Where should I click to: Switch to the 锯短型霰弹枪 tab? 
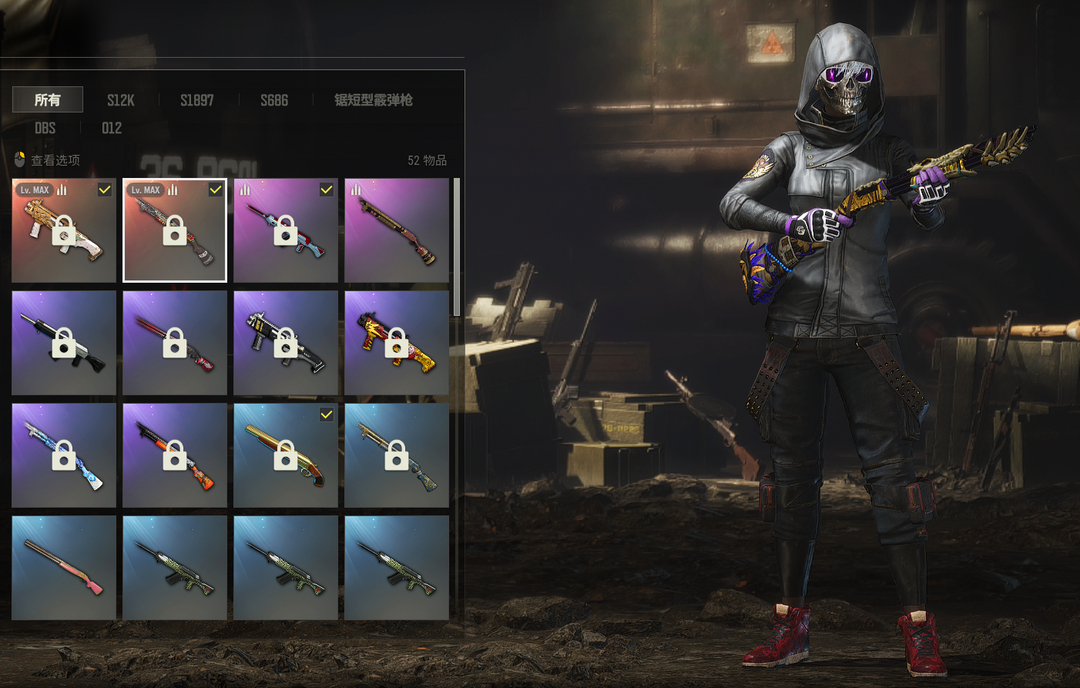pos(373,100)
